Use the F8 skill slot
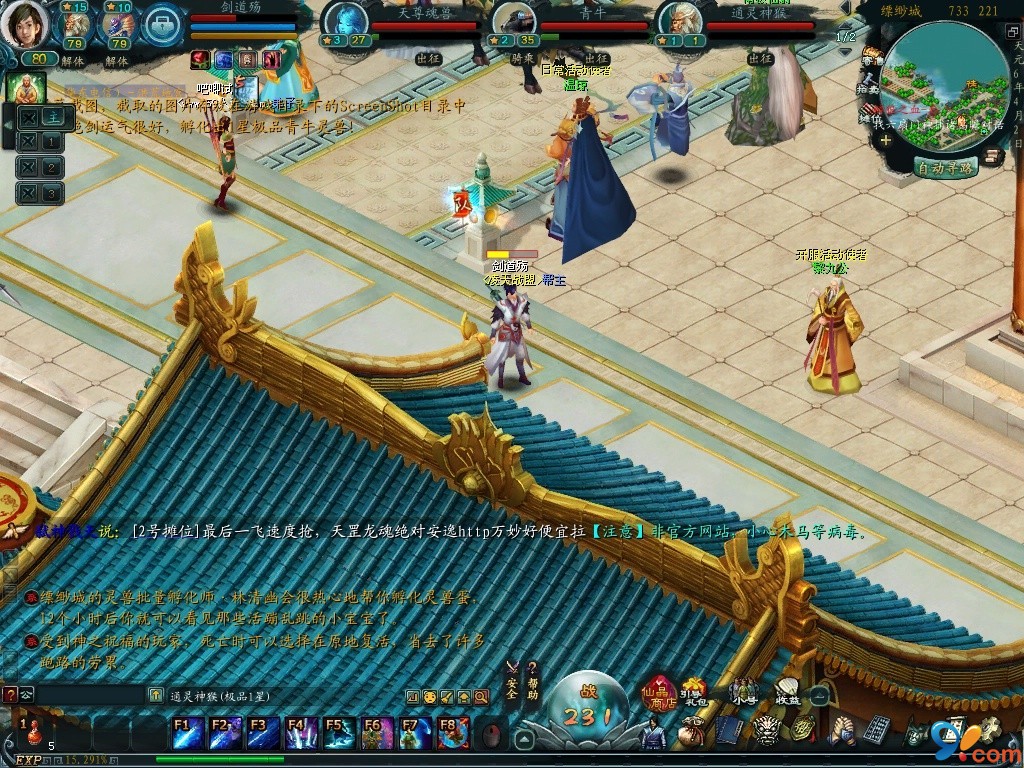 [452, 733]
